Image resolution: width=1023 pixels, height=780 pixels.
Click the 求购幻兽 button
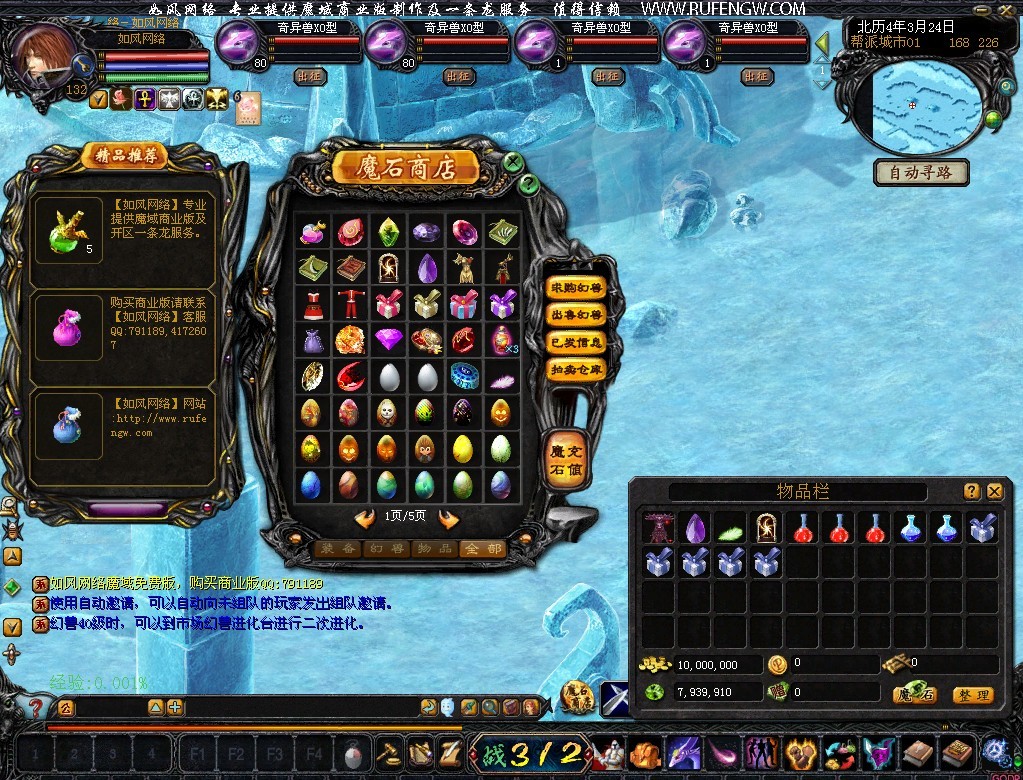[576, 288]
